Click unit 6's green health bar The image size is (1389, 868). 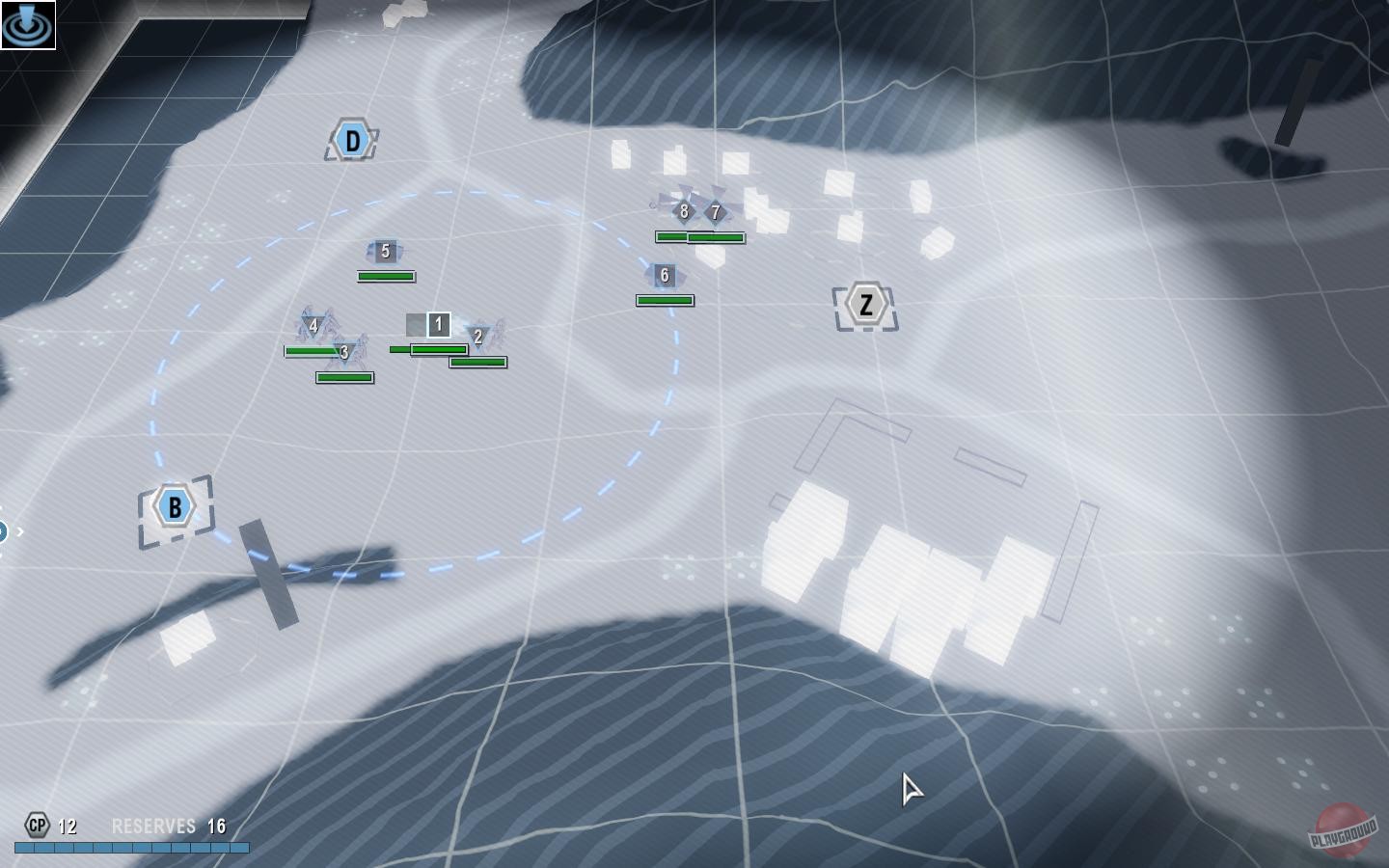pyautogui.click(x=664, y=299)
